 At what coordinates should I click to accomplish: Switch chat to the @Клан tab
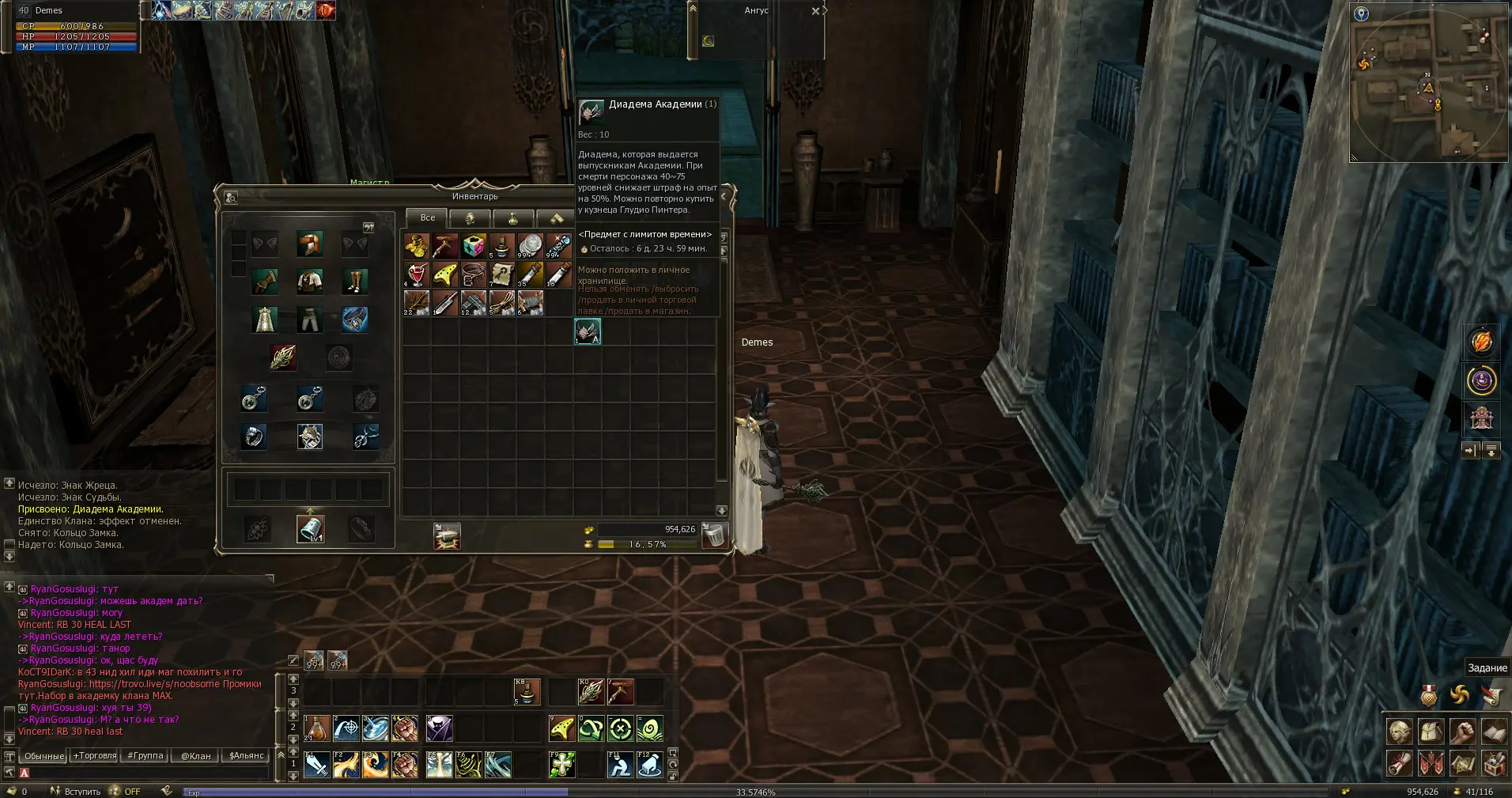pyautogui.click(x=196, y=755)
